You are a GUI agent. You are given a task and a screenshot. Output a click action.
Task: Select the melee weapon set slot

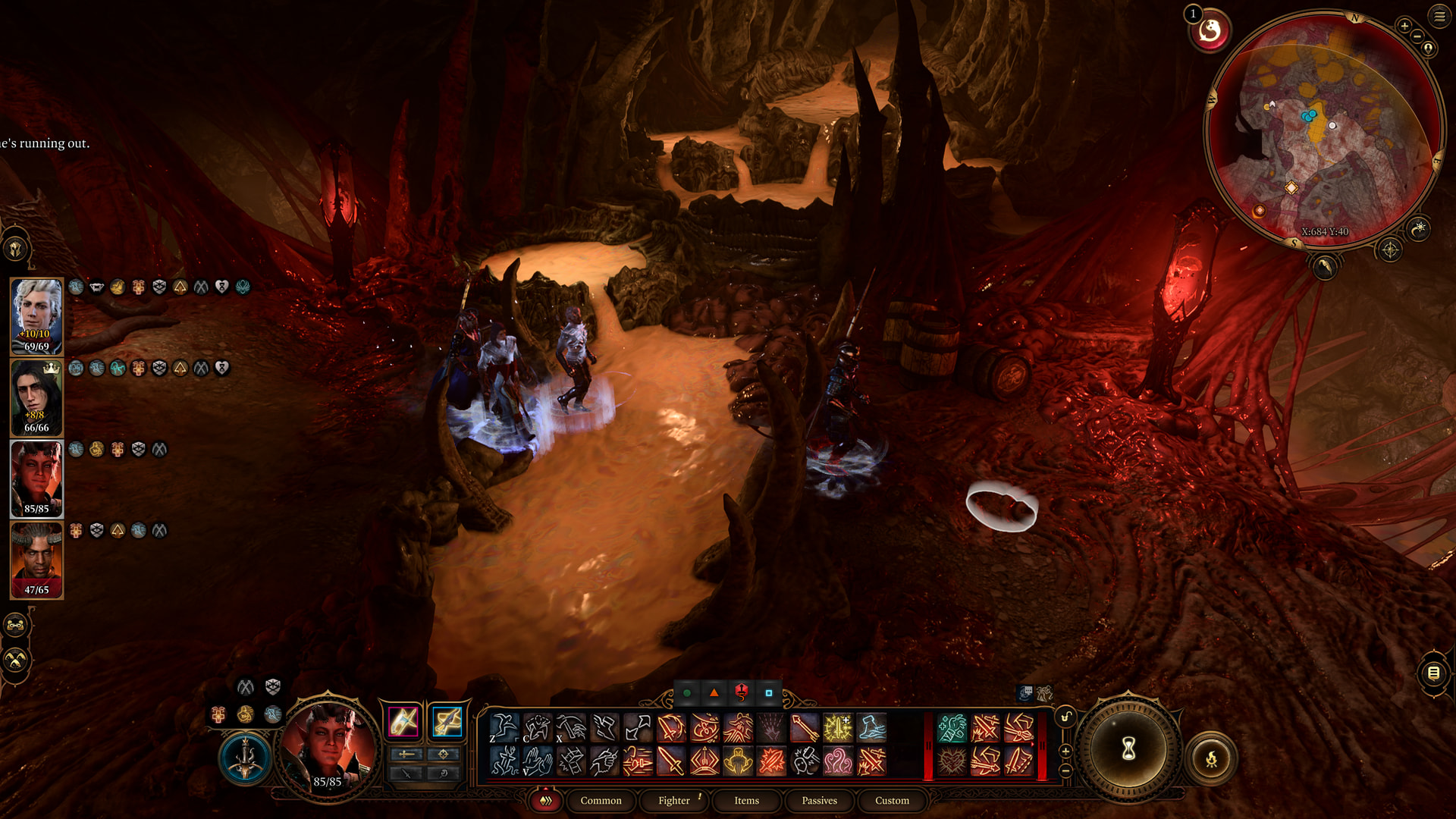(x=403, y=721)
